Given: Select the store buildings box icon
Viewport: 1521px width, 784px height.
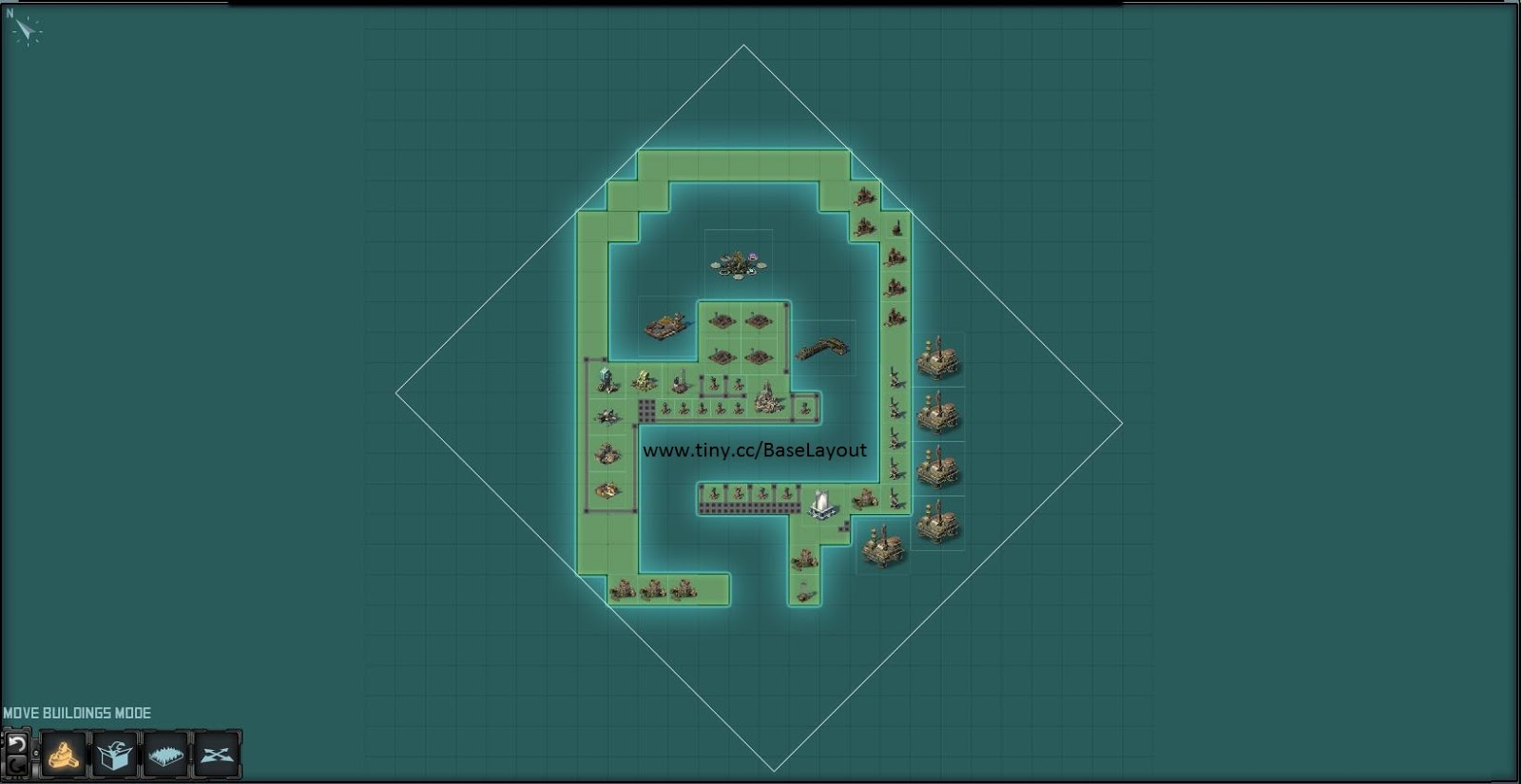Looking at the screenshot, I should point(112,754).
